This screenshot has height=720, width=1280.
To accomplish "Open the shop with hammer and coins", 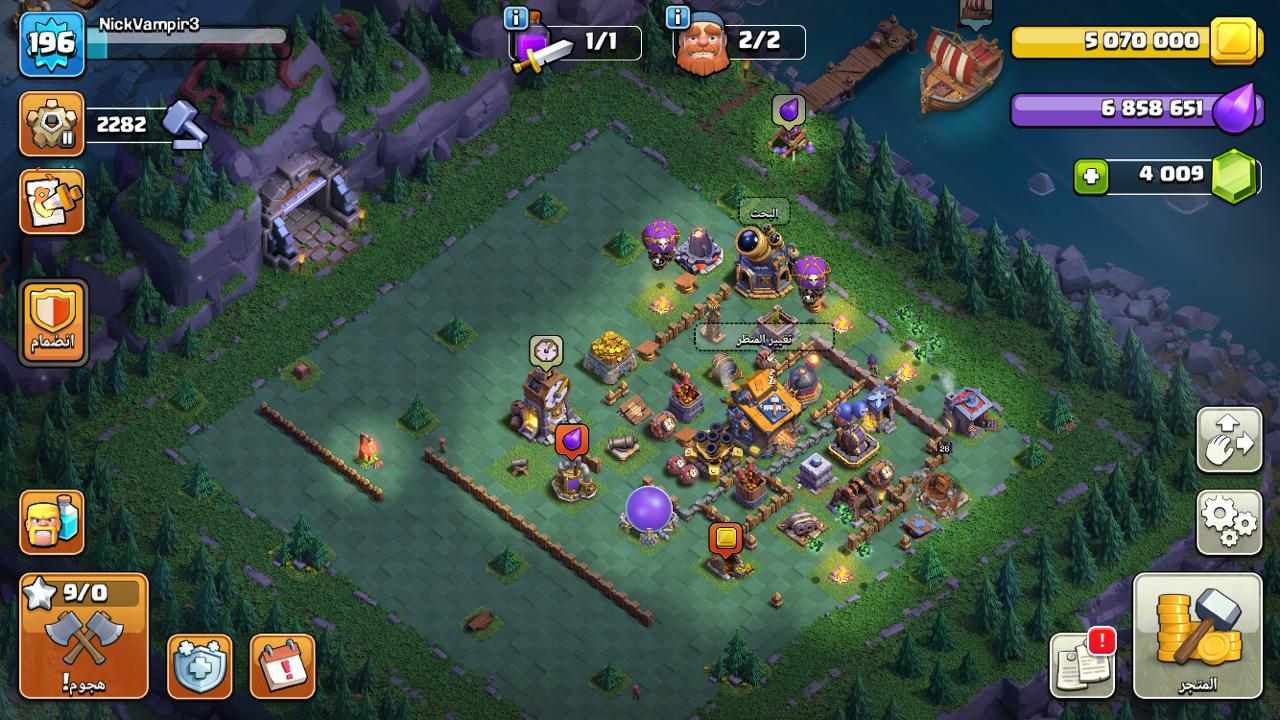I will click(x=1197, y=636).
